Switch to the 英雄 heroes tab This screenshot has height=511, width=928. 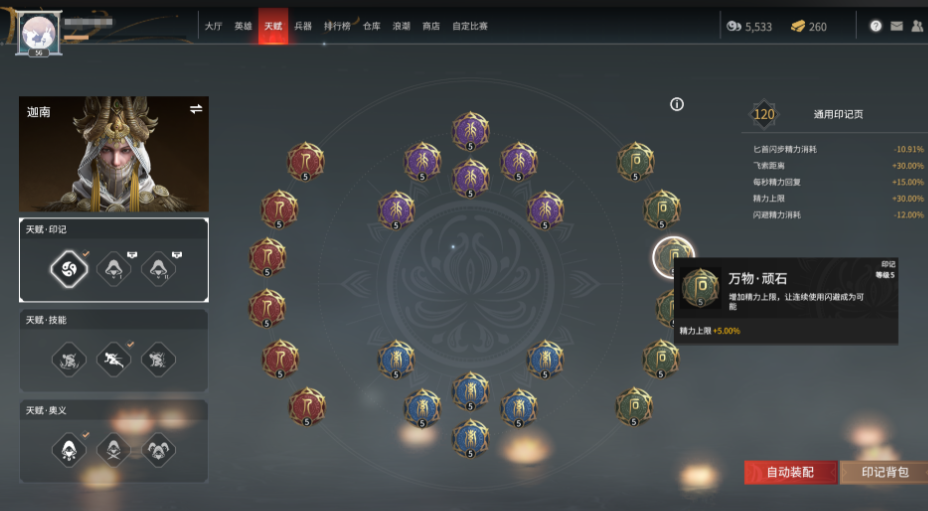(x=243, y=26)
